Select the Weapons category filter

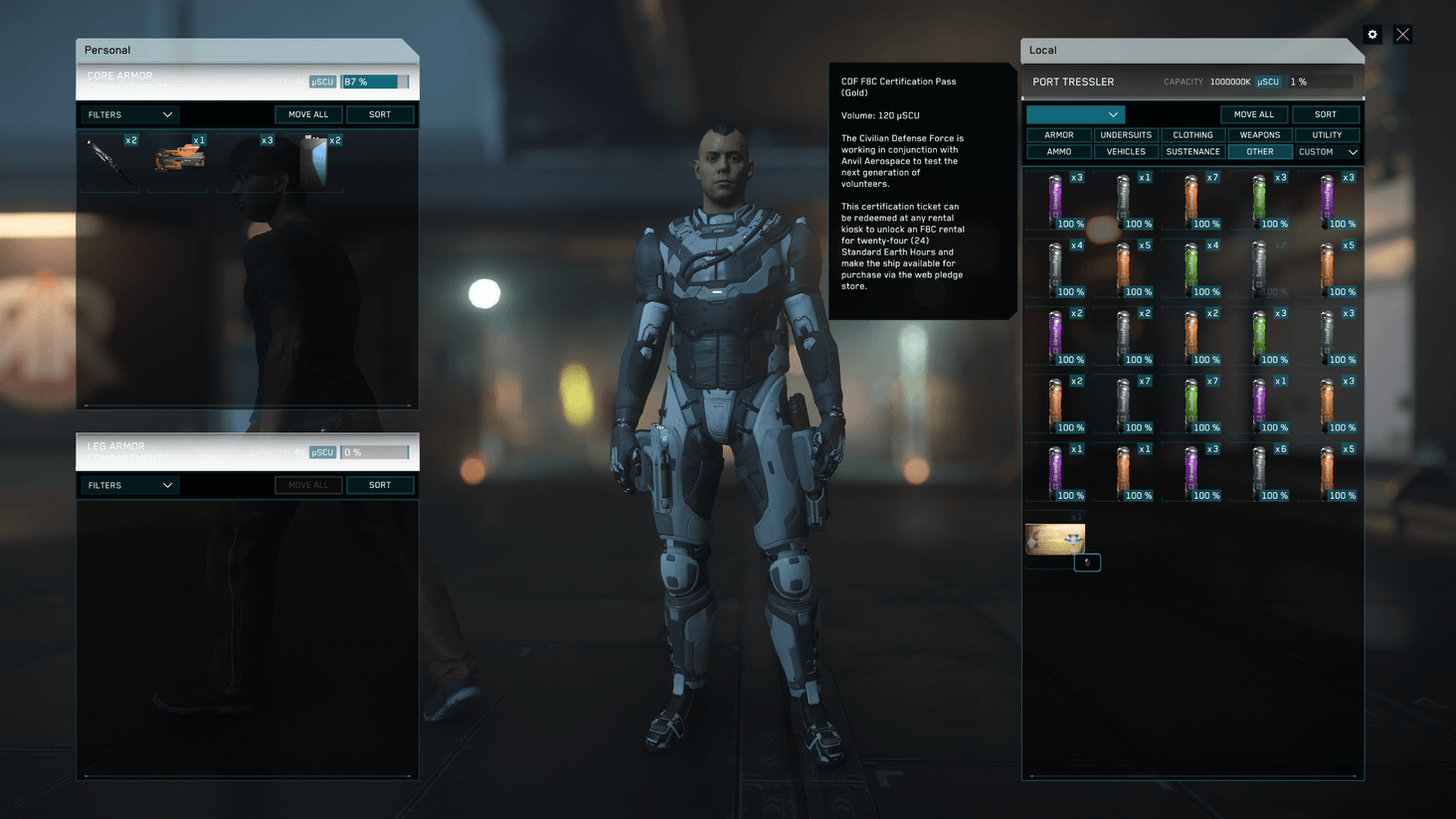coord(1260,135)
